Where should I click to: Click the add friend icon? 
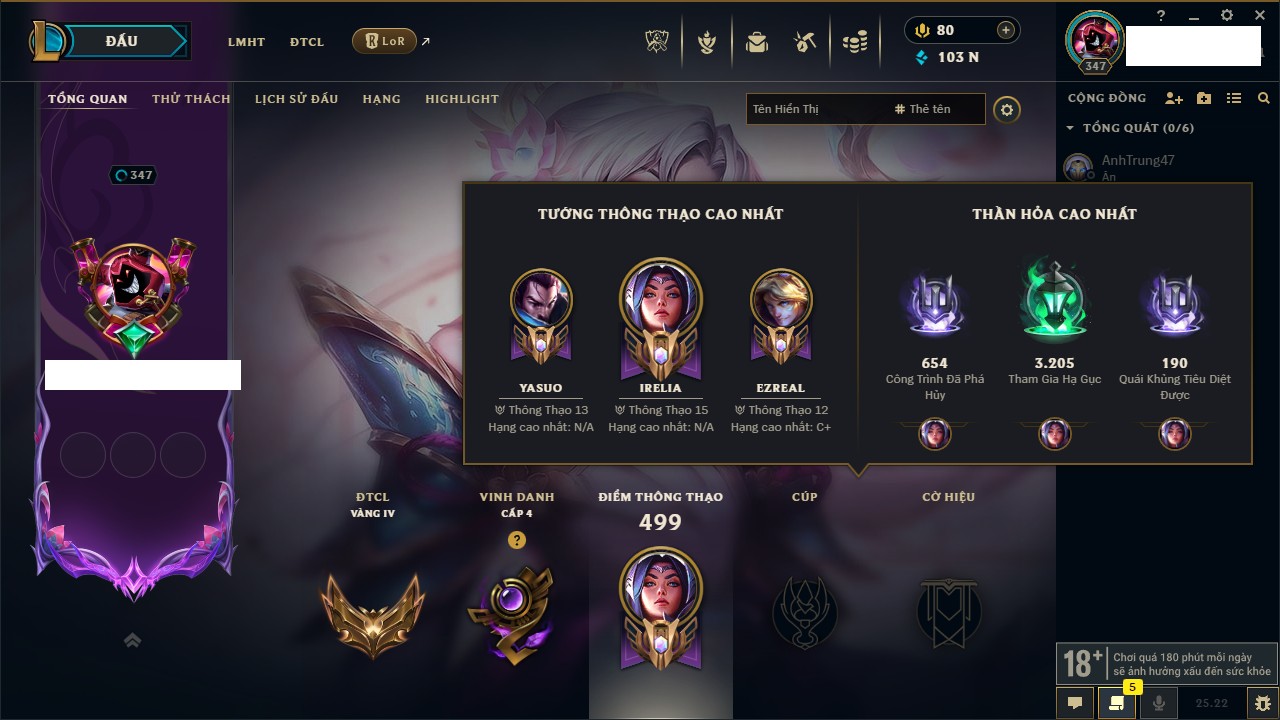pyautogui.click(x=1174, y=98)
